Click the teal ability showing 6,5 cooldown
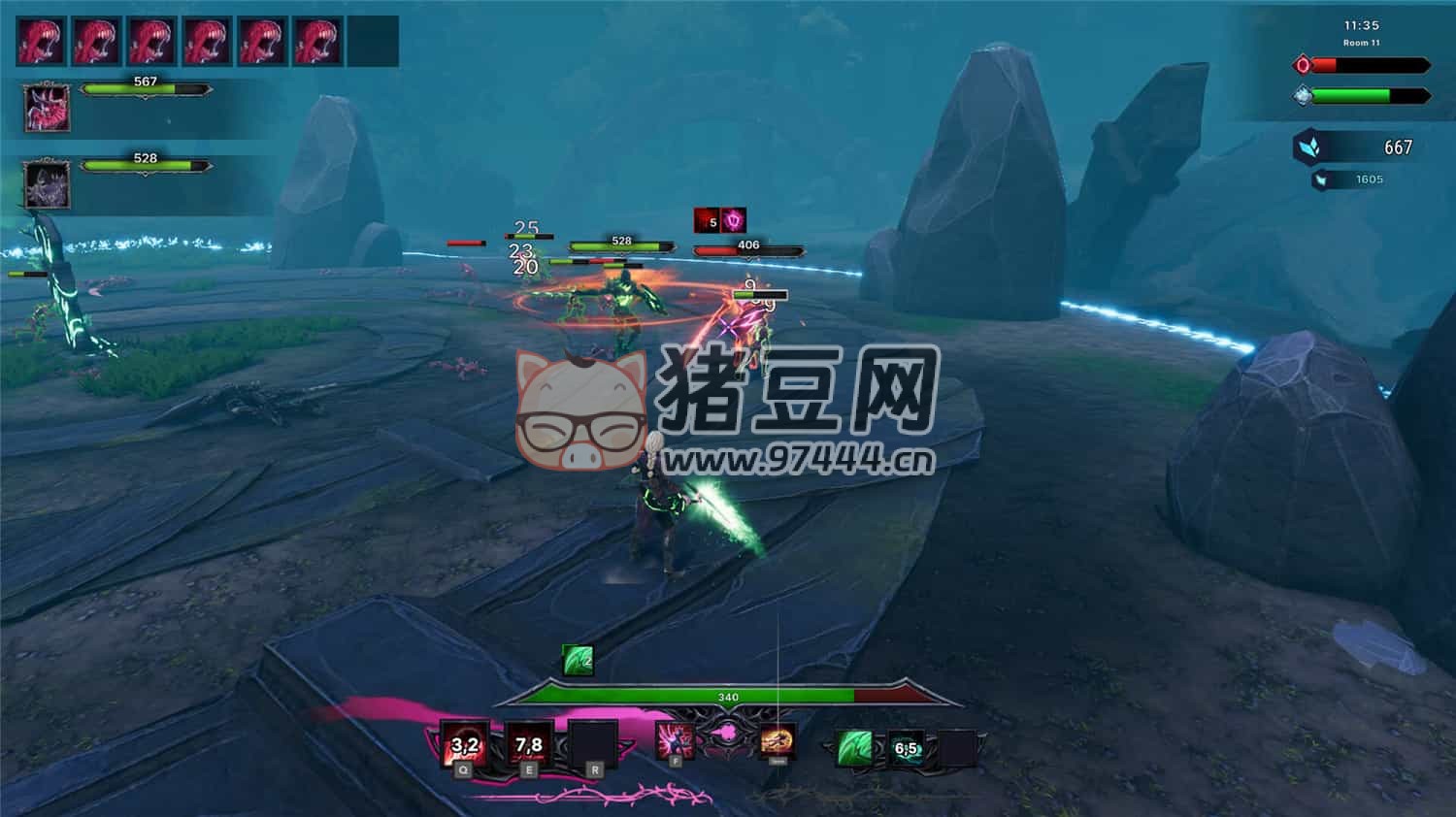This screenshot has width=1456, height=817. 907,748
